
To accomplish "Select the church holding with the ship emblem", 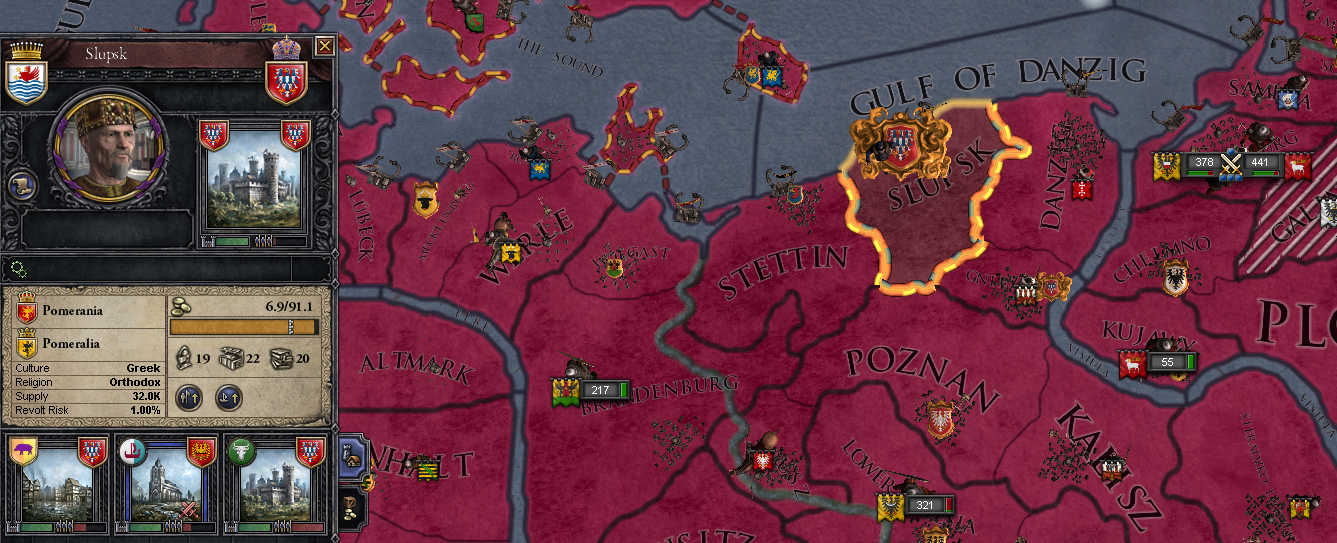I will [166, 484].
